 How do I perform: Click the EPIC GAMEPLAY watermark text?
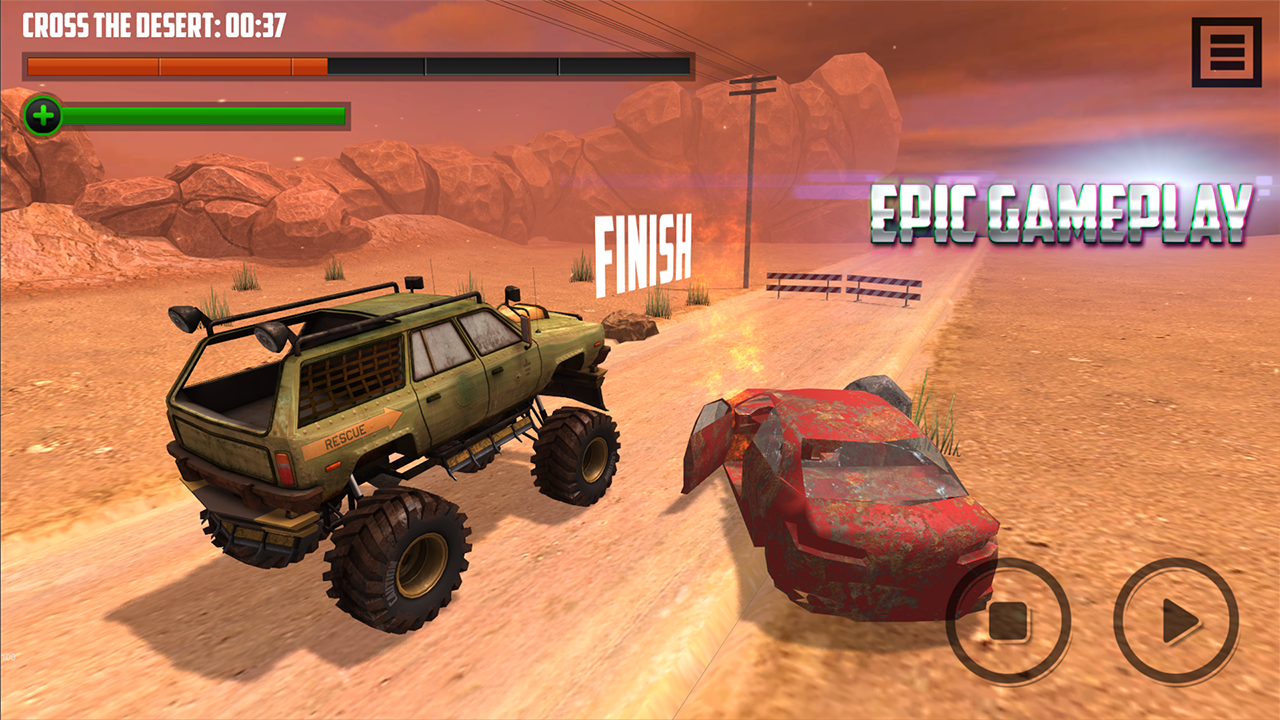pyautogui.click(x=1060, y=210)
